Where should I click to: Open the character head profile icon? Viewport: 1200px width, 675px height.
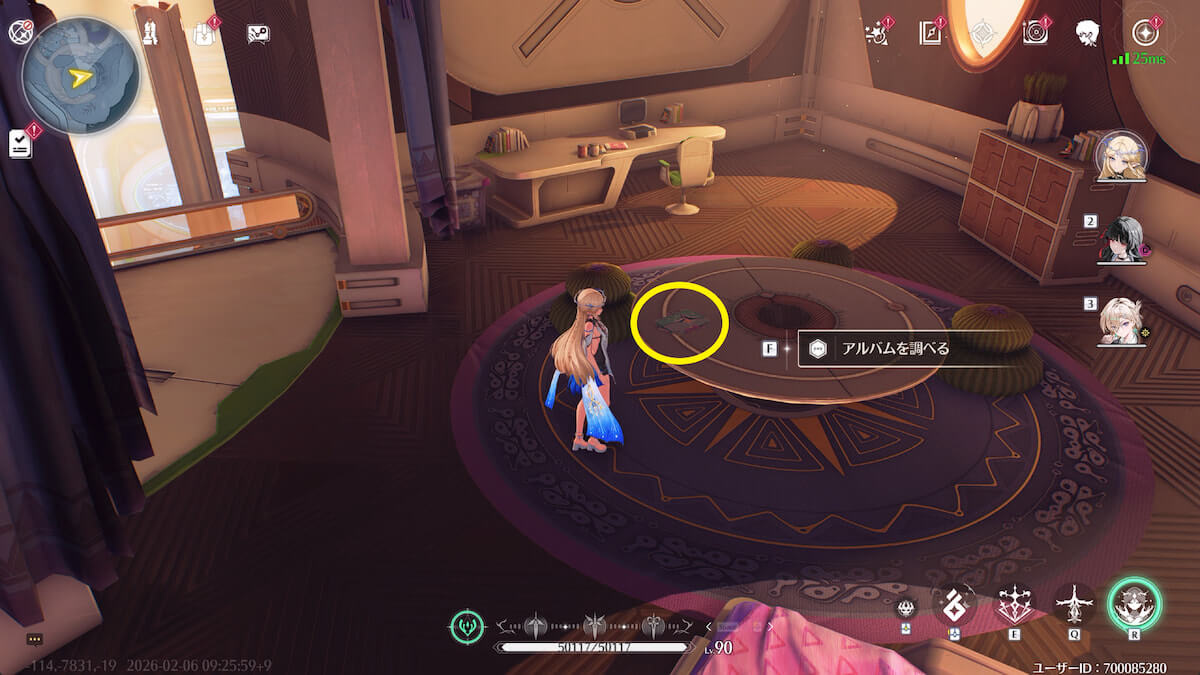coord(1088,33)
